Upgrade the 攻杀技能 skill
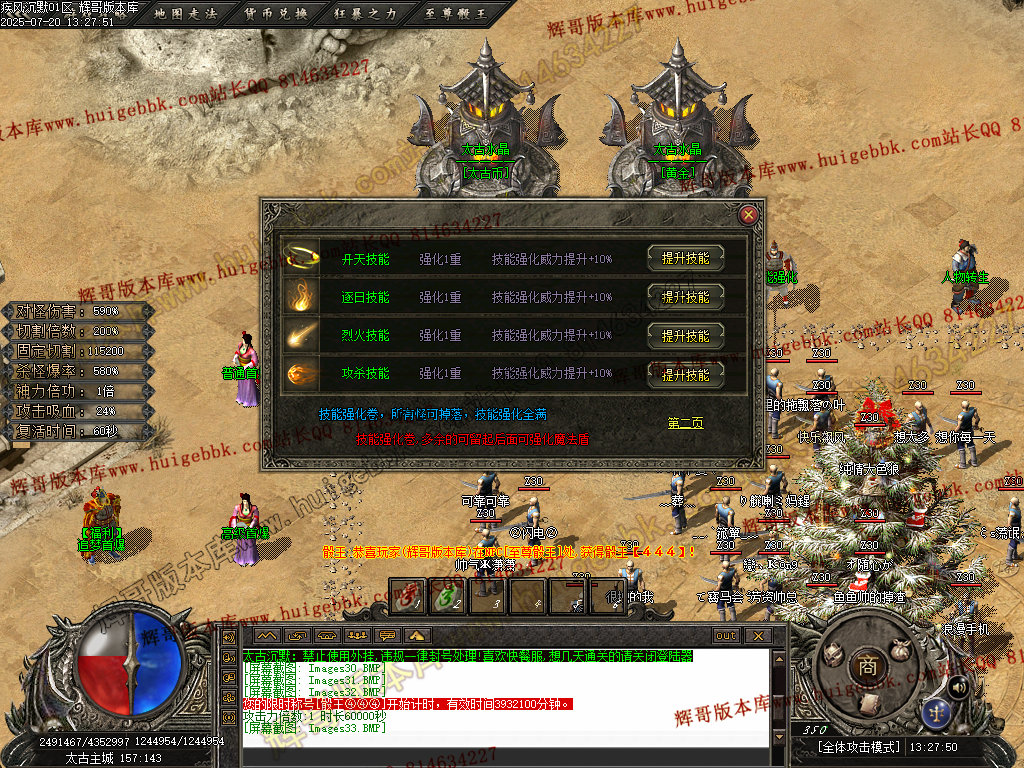Viewport: 1024px width, 768px height. pyautogui.click(x=685, y=375)
